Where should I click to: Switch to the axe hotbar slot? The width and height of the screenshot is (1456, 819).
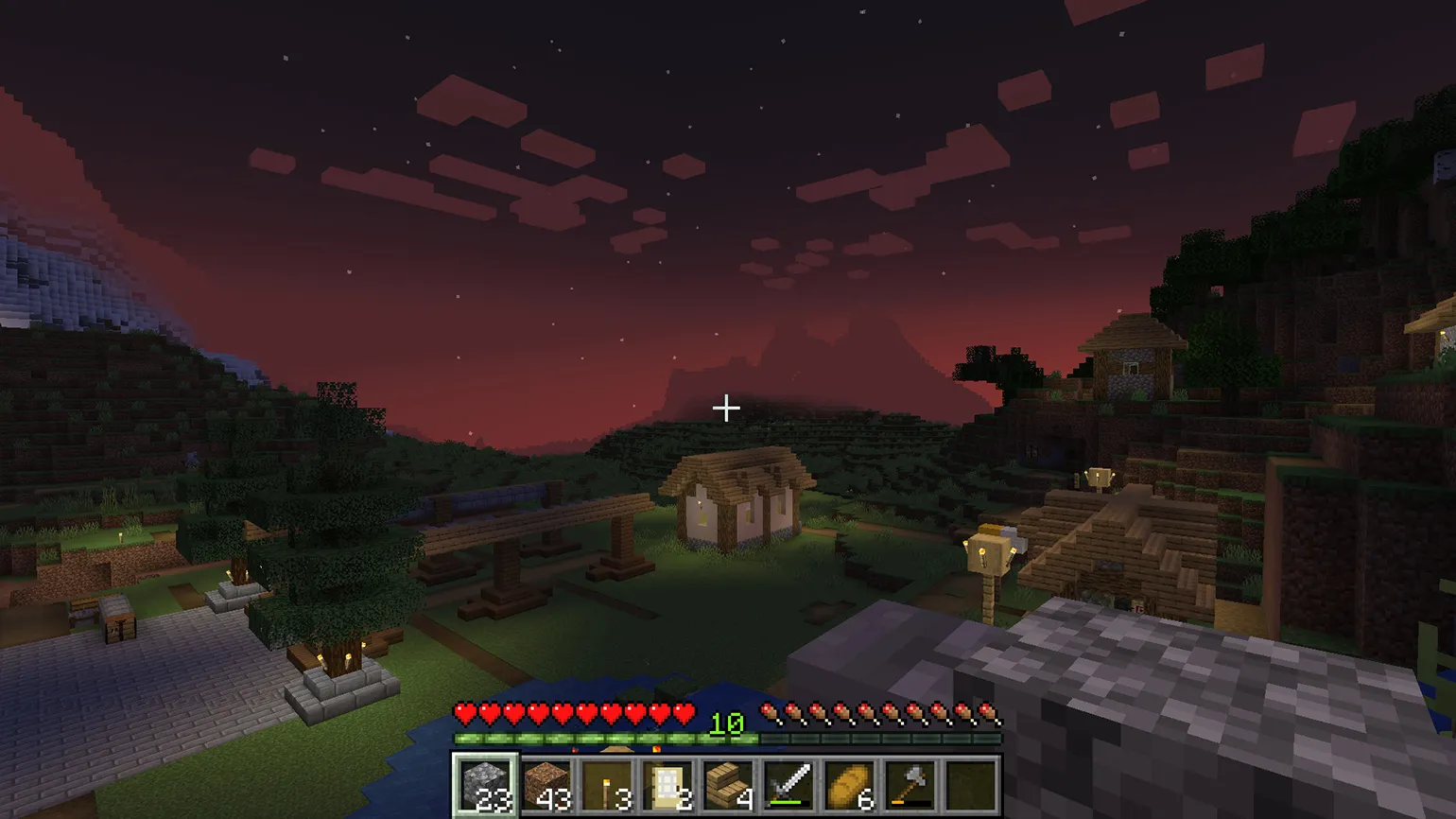(910, 785)
